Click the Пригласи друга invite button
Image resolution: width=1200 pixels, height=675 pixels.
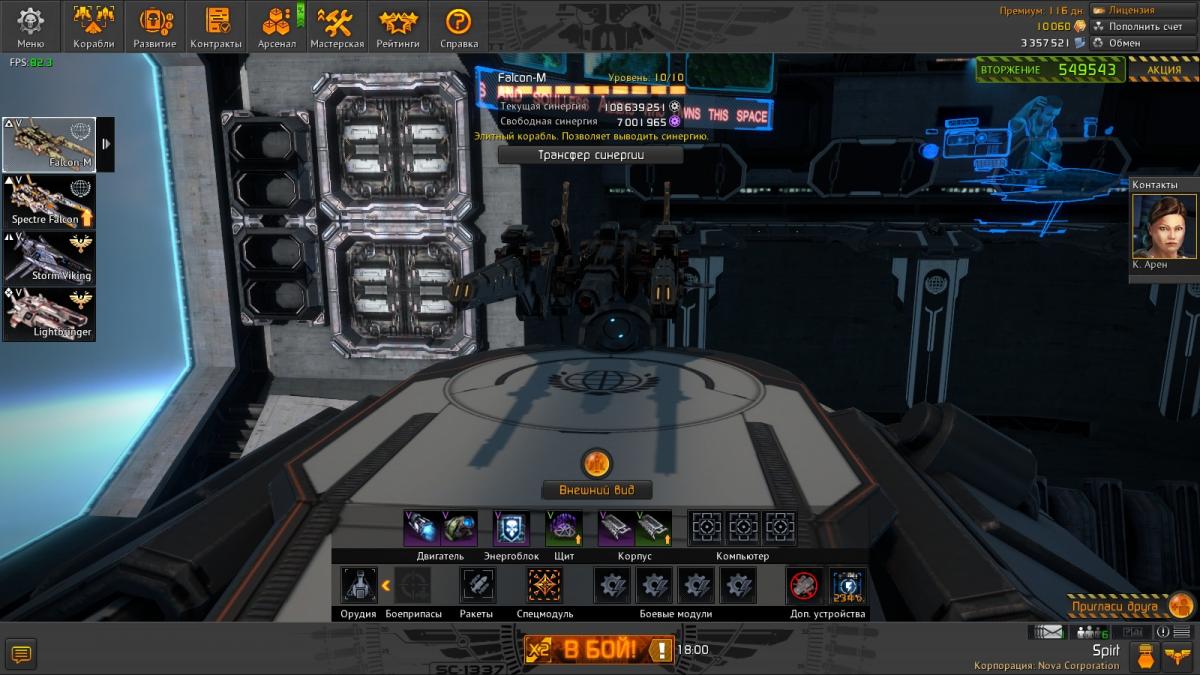click(x=1129, y=606)
